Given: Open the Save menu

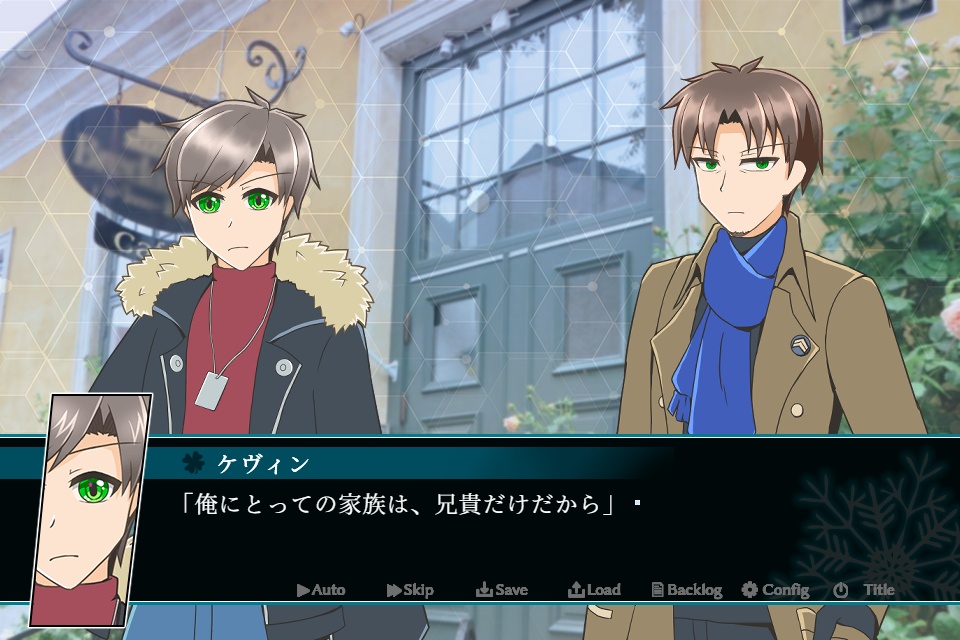Looking at the screenshot, I should click(502, 590).
